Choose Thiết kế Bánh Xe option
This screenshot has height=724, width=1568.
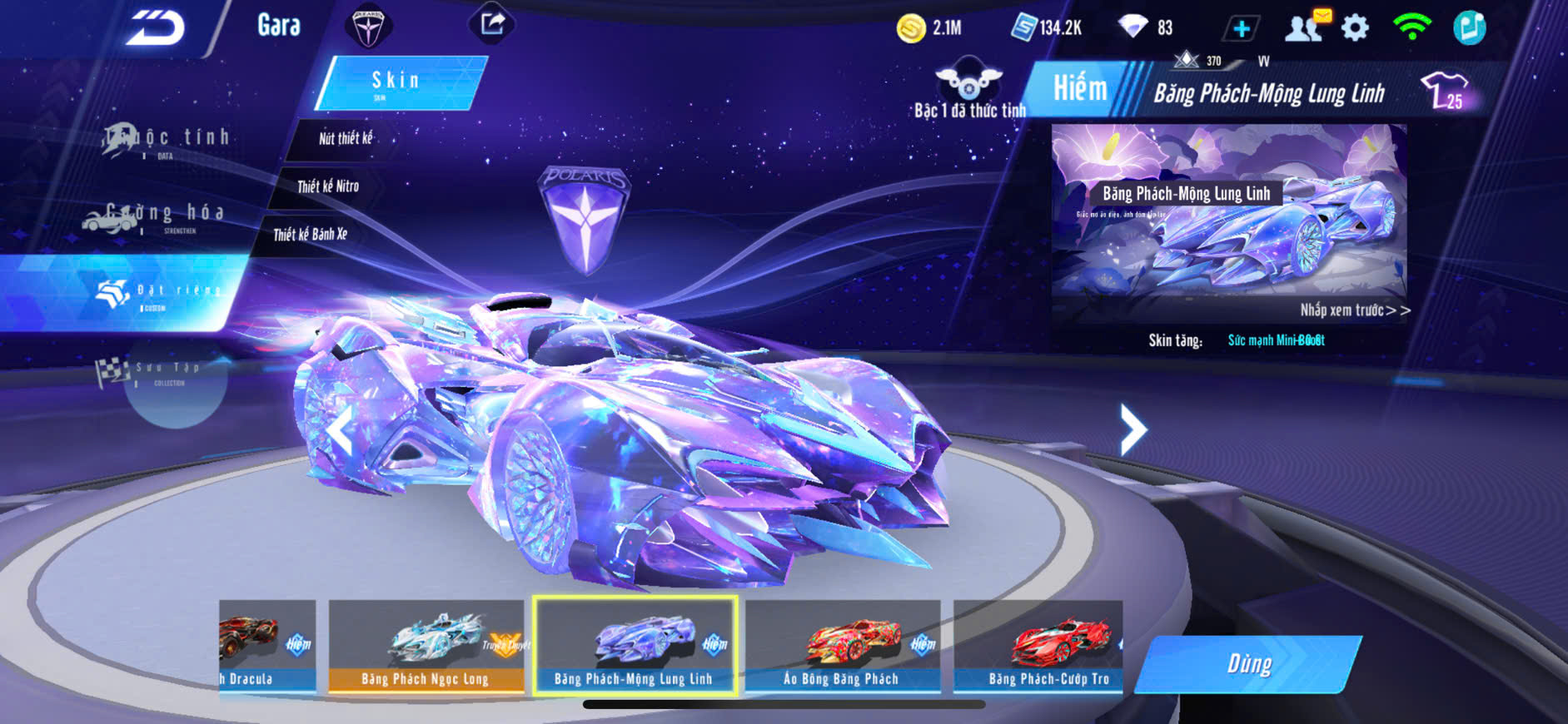click(310, 235)
